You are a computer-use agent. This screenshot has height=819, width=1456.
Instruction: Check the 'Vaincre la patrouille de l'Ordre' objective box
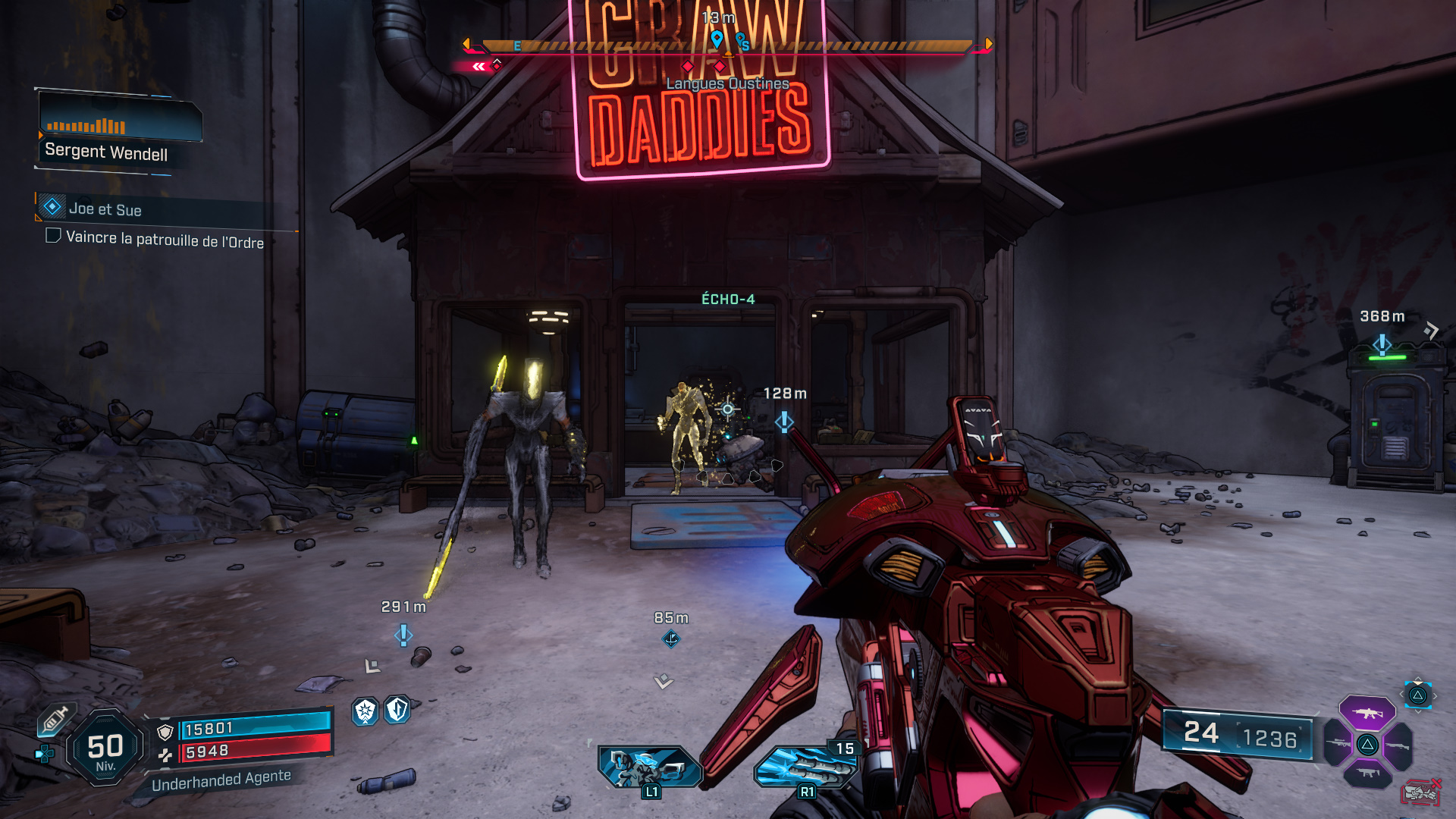coord(53,235)
